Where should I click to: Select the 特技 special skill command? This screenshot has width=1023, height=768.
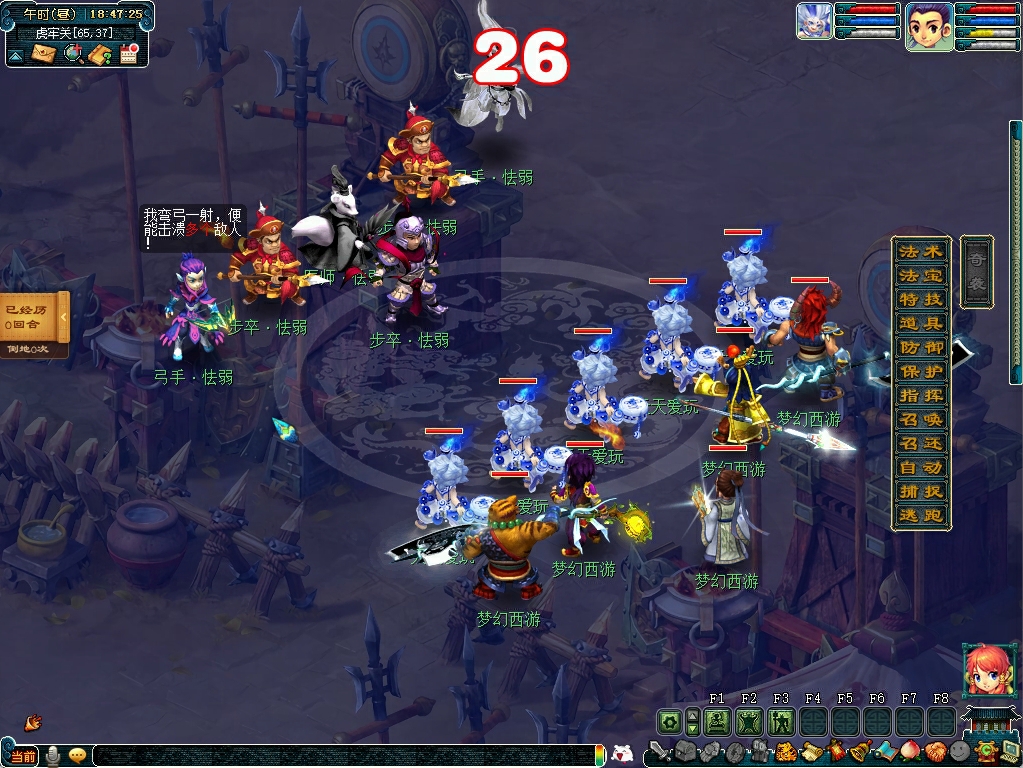[x=921, y=299]
